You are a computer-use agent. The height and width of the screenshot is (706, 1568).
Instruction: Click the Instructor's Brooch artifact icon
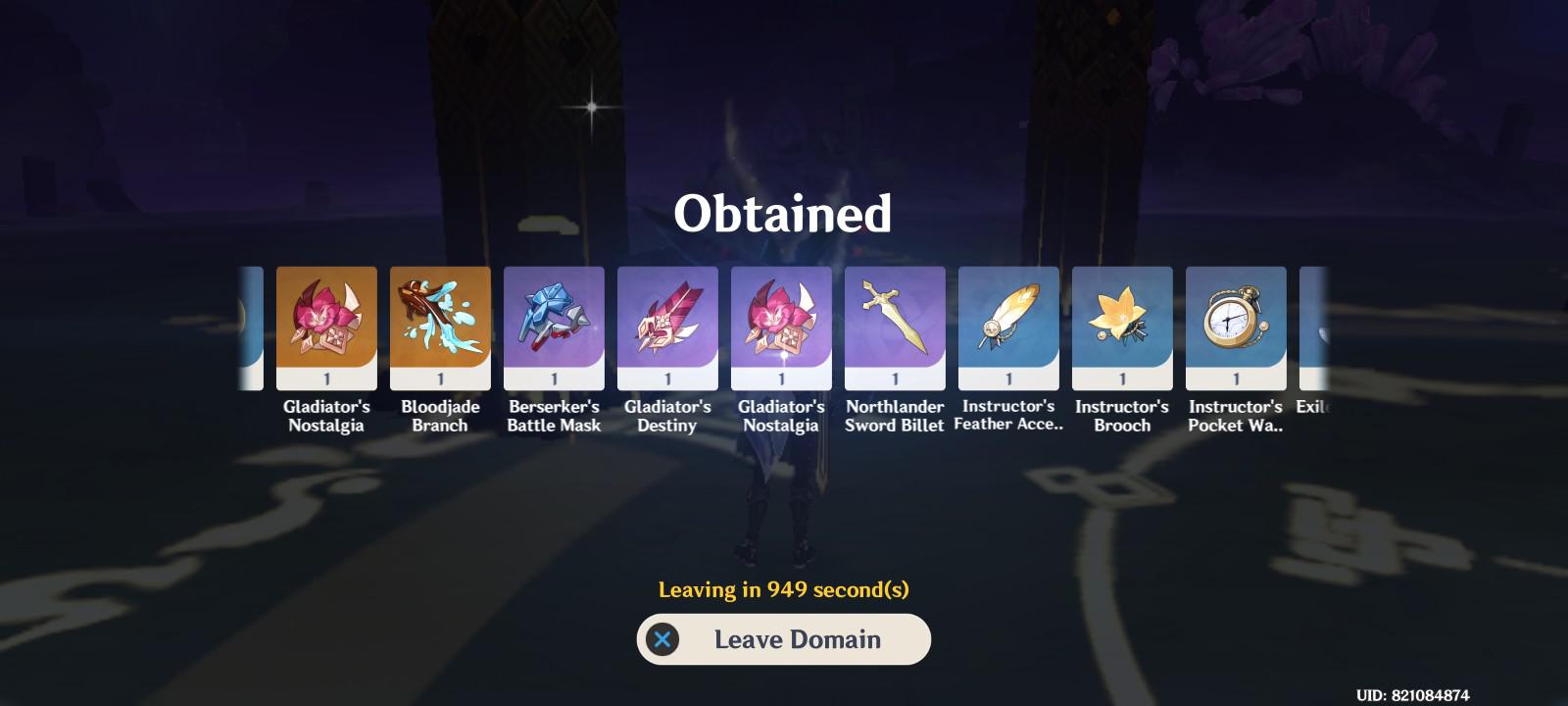pos(1121,324)
